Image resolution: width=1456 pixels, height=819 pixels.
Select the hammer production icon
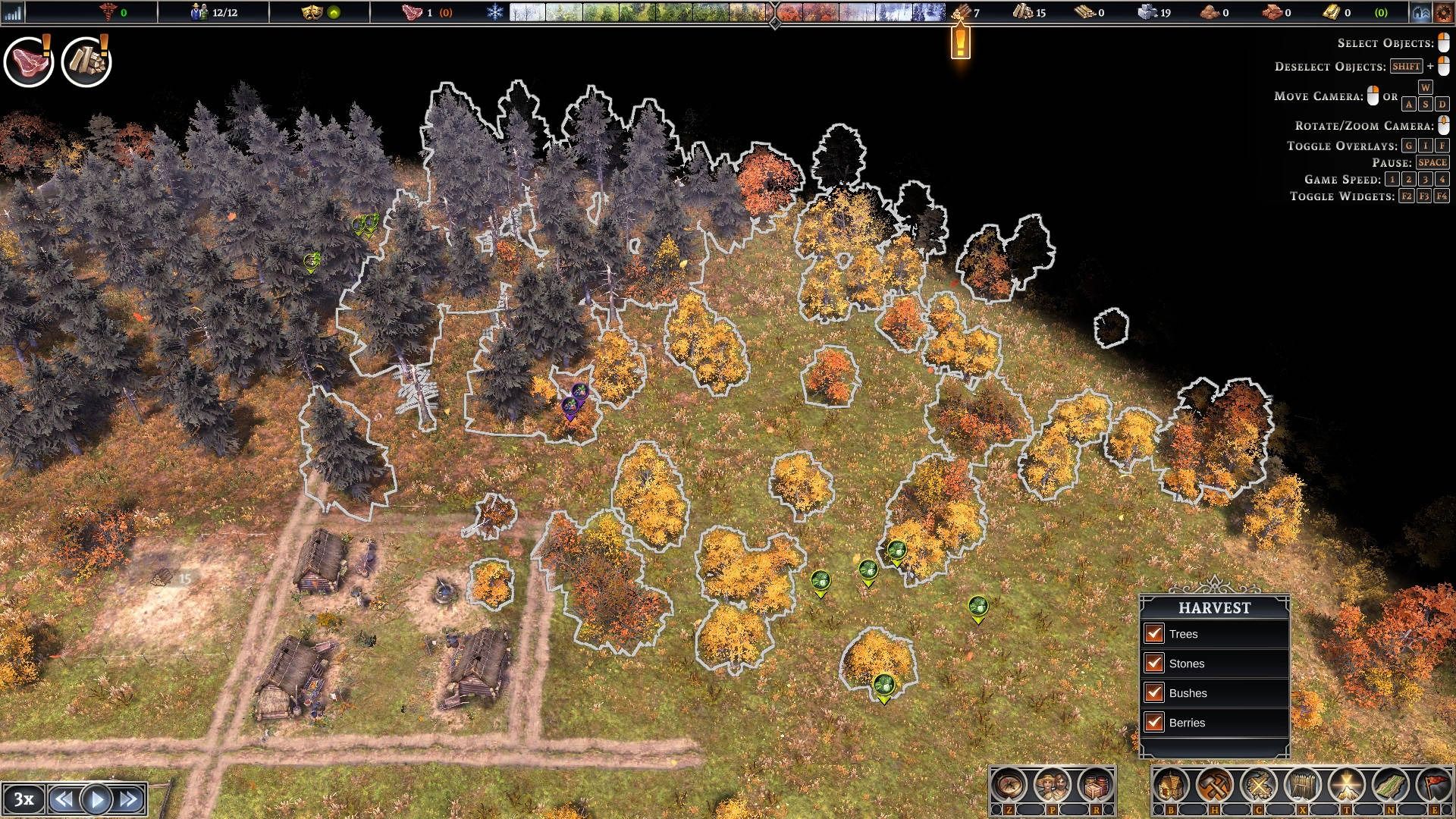[1215, 784]
